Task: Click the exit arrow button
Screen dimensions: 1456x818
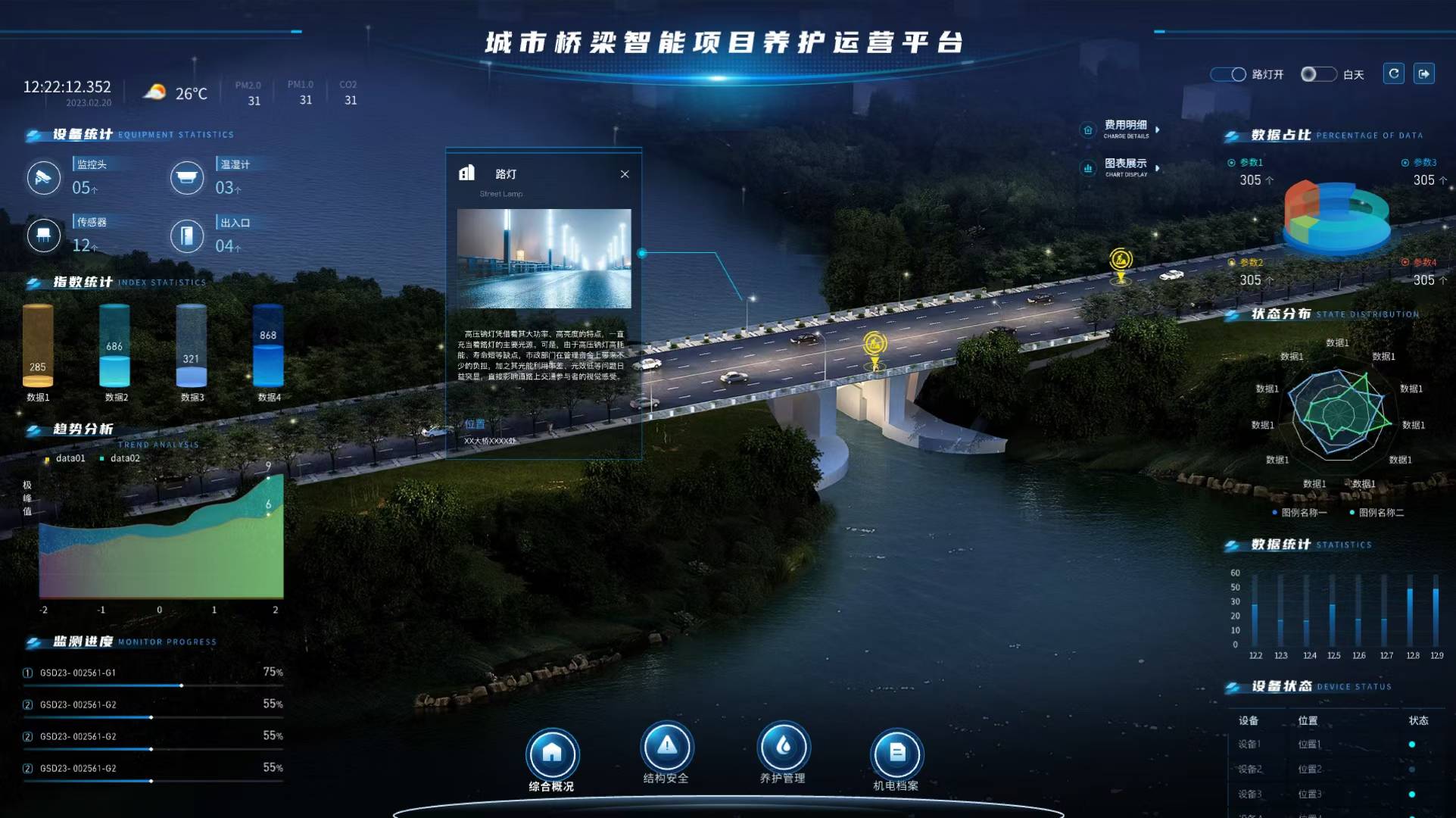Action: click(x=1423, y=73)
